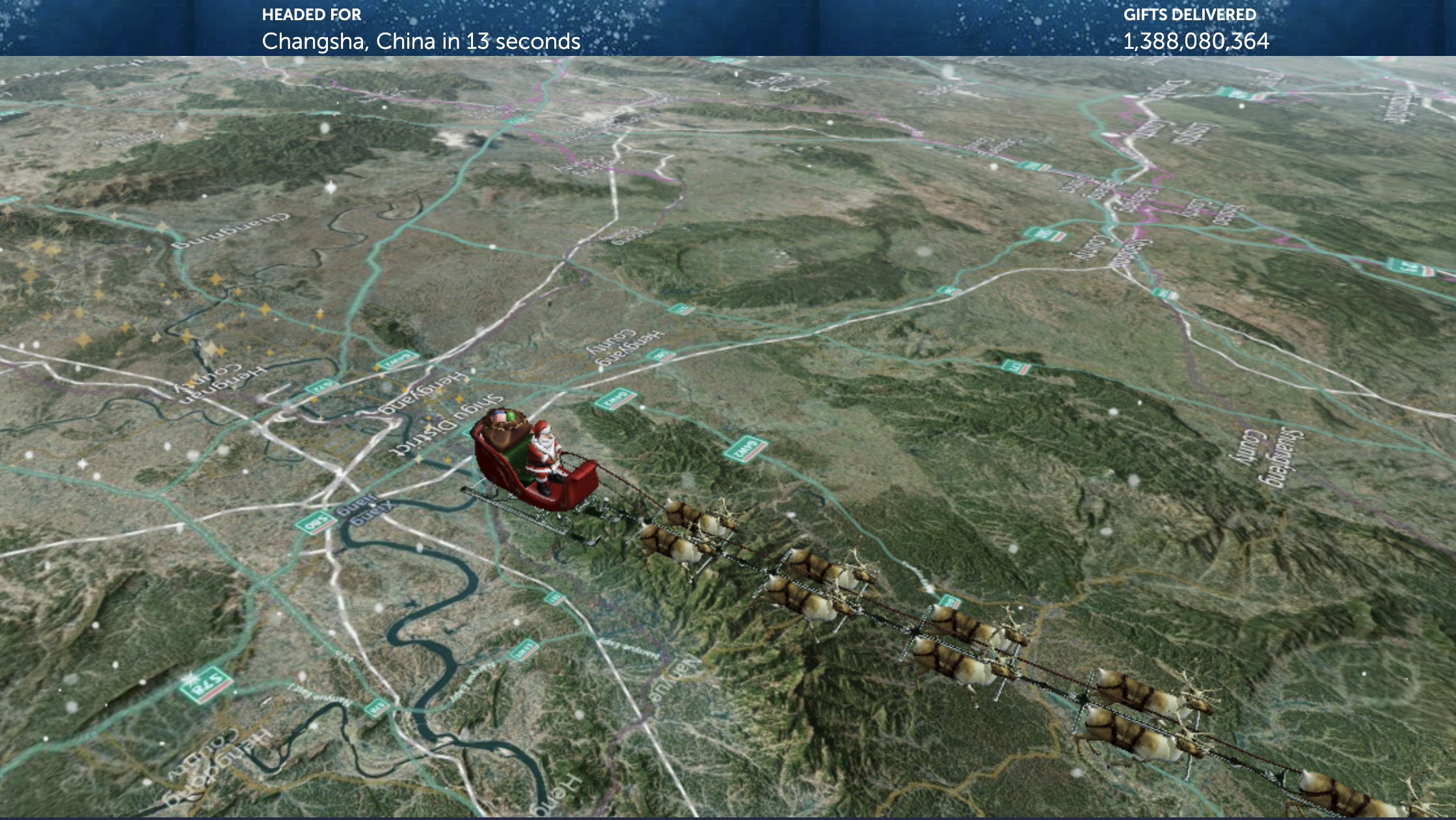This screenshot has width=1456, height=820.
Task: Select the GIFTS DELIVERED header tab
Action: pyautogui.click(x=1189, y=14)
